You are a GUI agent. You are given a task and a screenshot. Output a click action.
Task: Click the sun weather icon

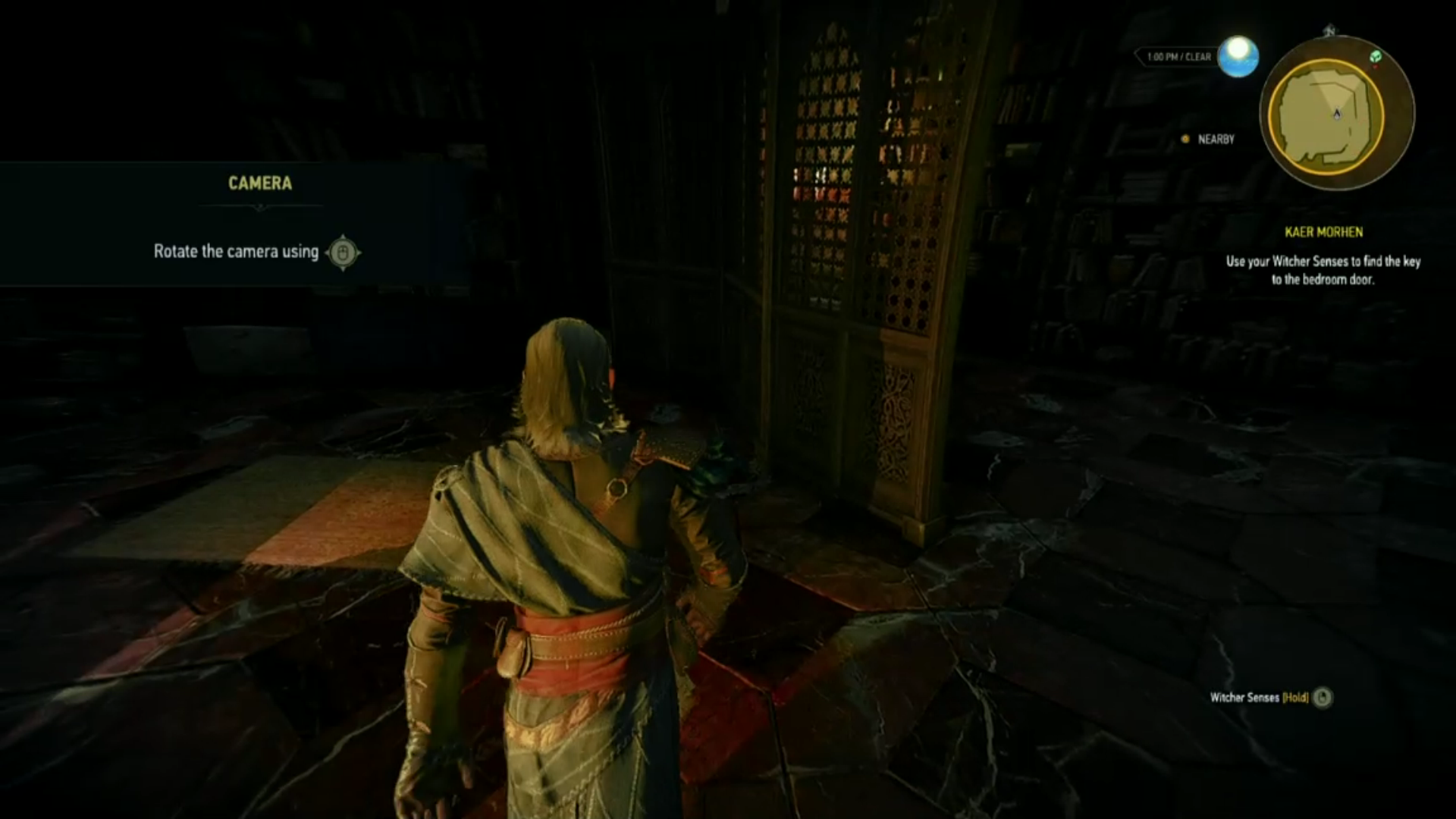[x=1238, y=57]
